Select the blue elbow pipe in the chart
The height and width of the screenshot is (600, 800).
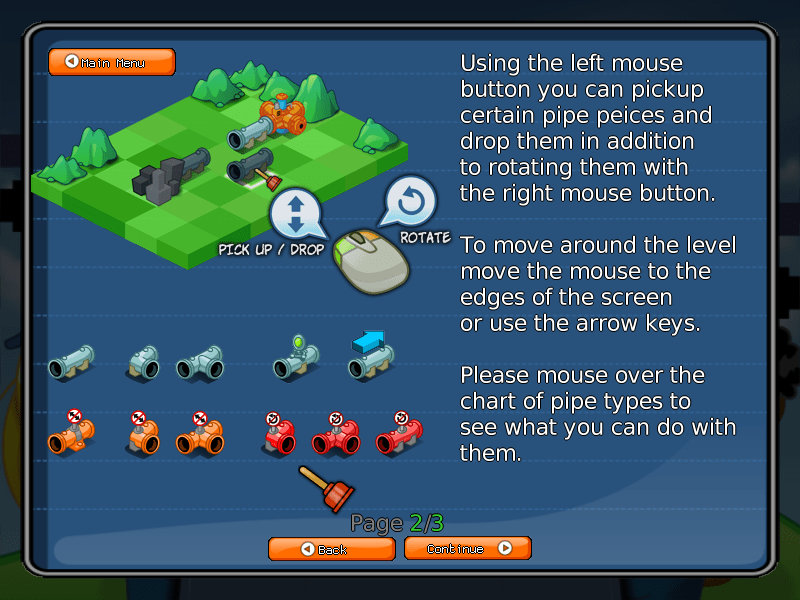[x=142, y=364]
